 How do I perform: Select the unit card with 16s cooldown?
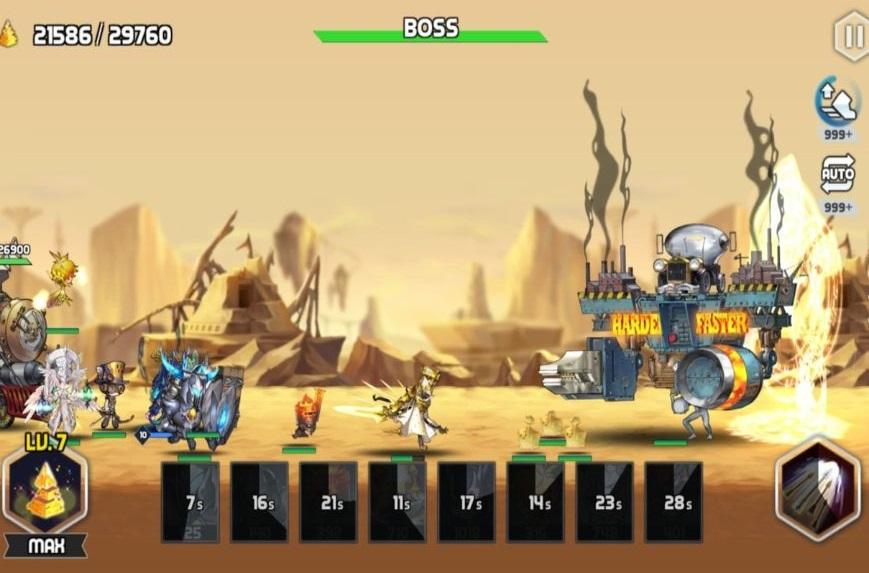260,502
